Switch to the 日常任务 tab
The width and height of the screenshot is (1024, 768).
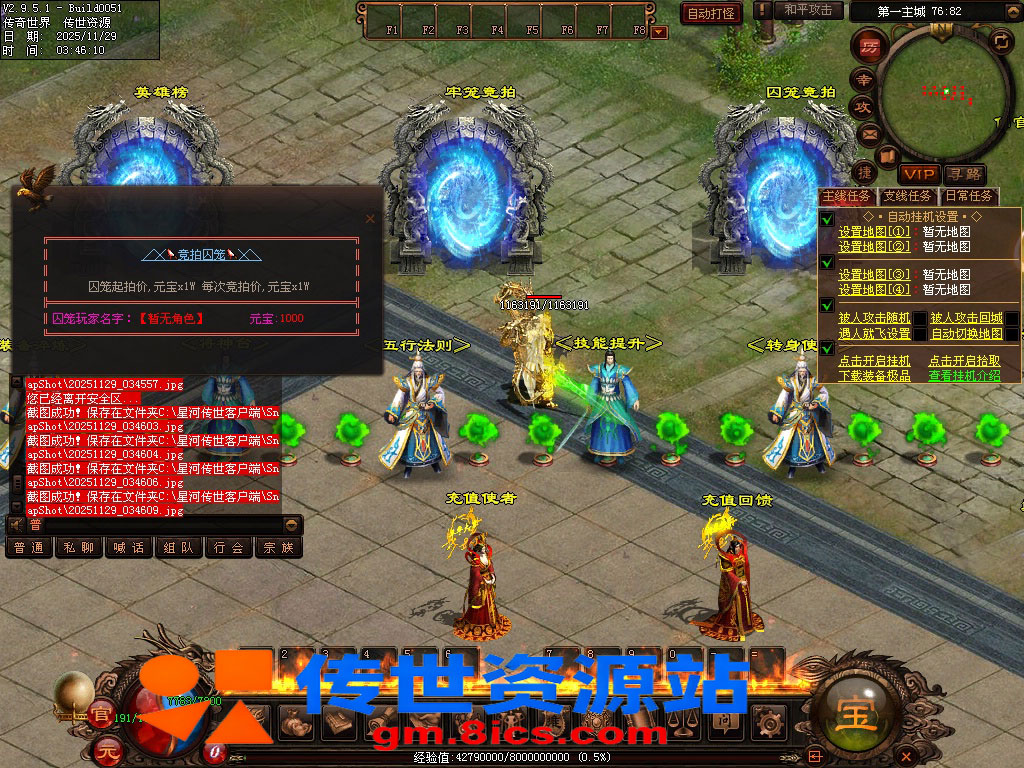pyautogui.click(x=969, y=196)
